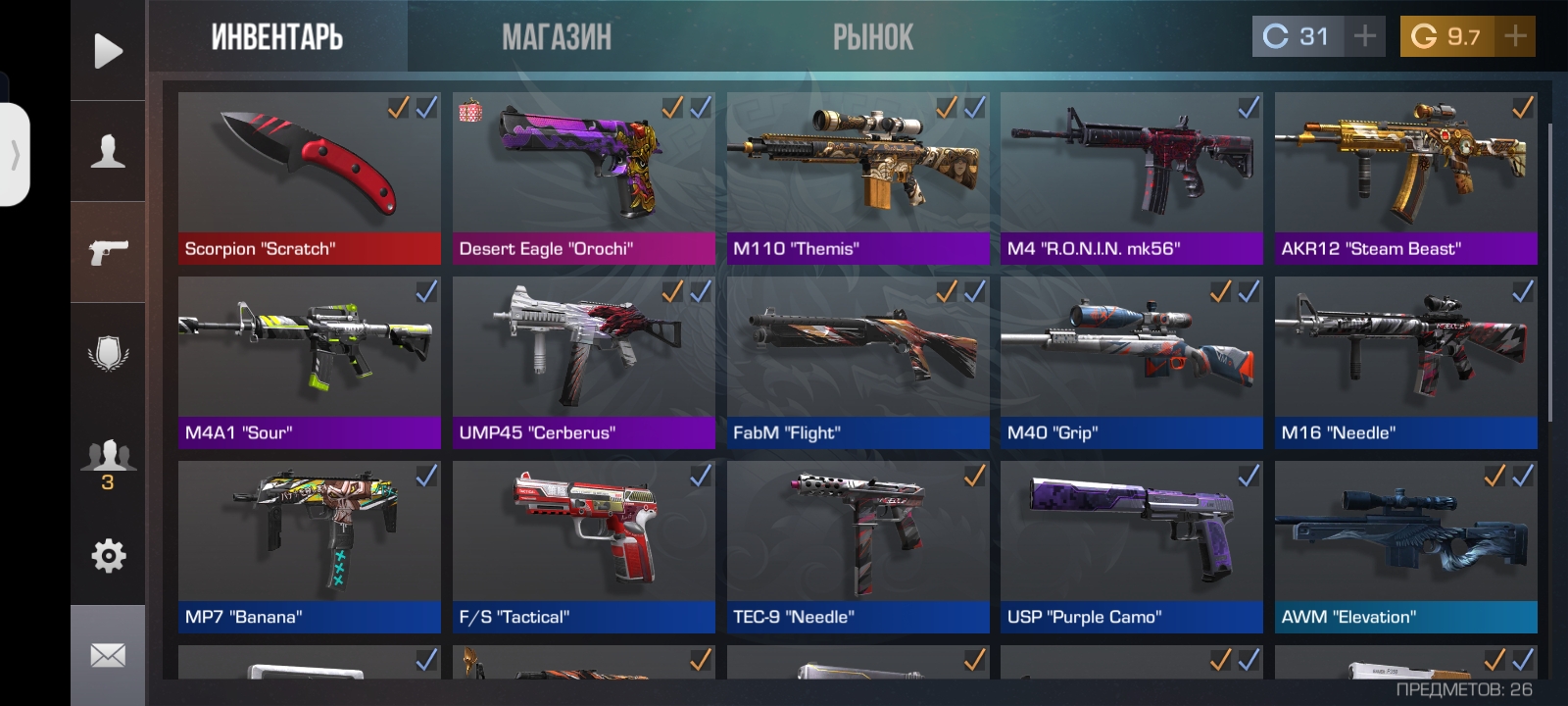The height and width of the screenshot is (706, 1568).
Task: Open the mail envelope icon
Action: click(x=108, y=655)
